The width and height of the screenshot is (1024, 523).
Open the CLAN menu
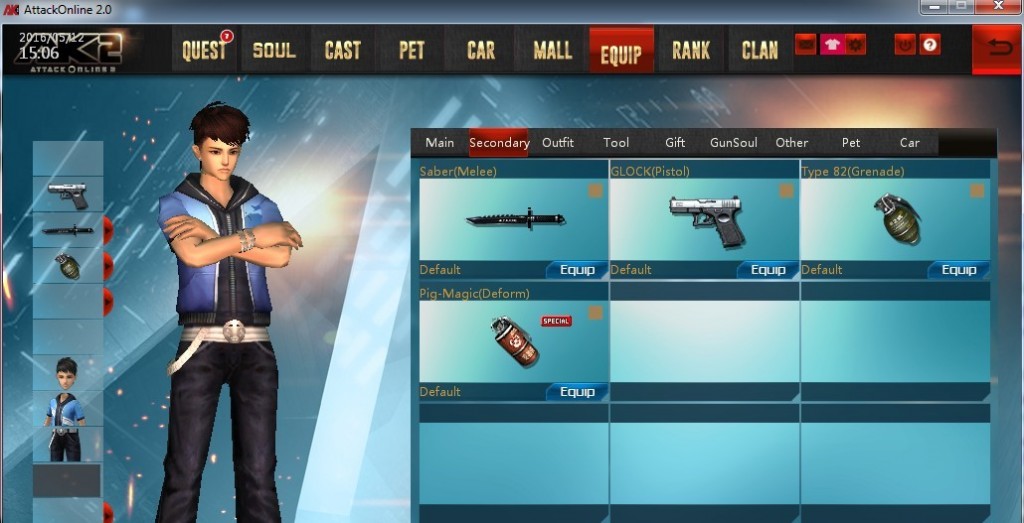[760, 50]
